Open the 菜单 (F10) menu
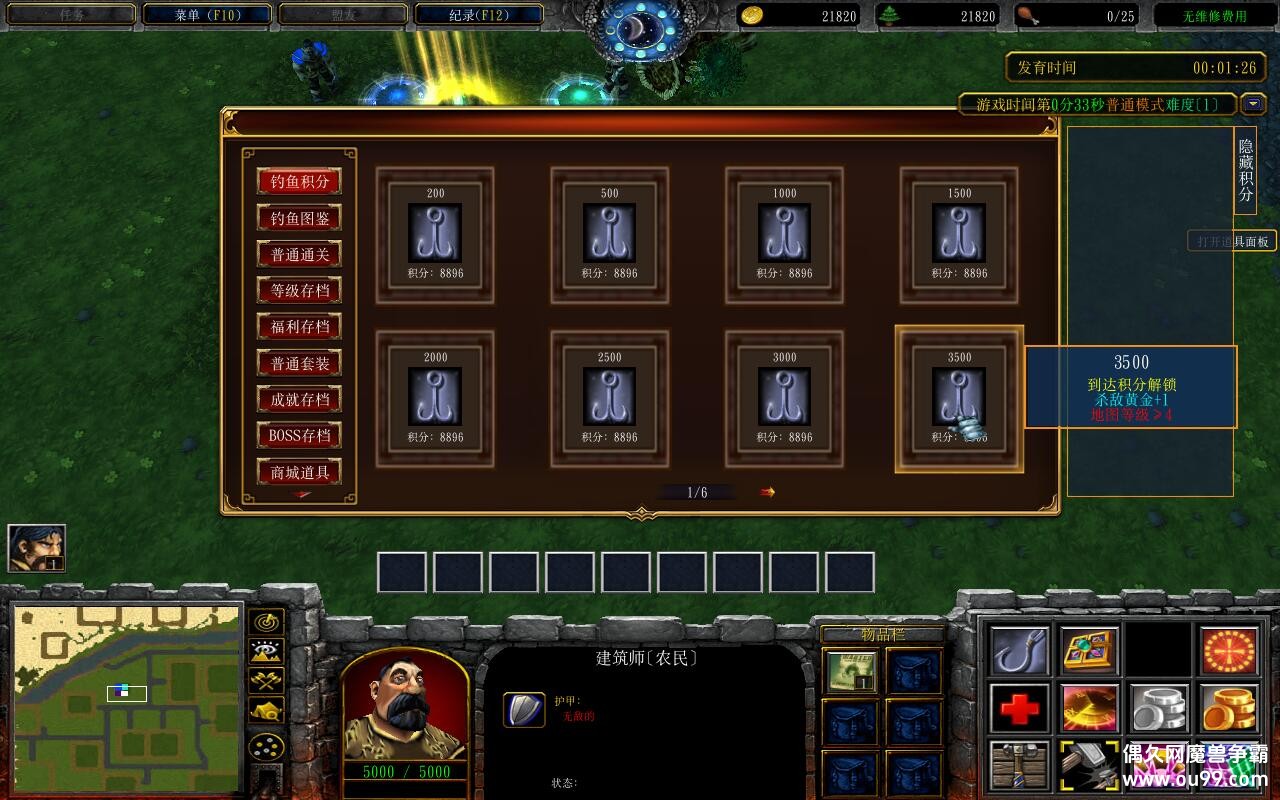Image resolution: width=1280 pixels, height=800 pixels. (x=207, y=15)
